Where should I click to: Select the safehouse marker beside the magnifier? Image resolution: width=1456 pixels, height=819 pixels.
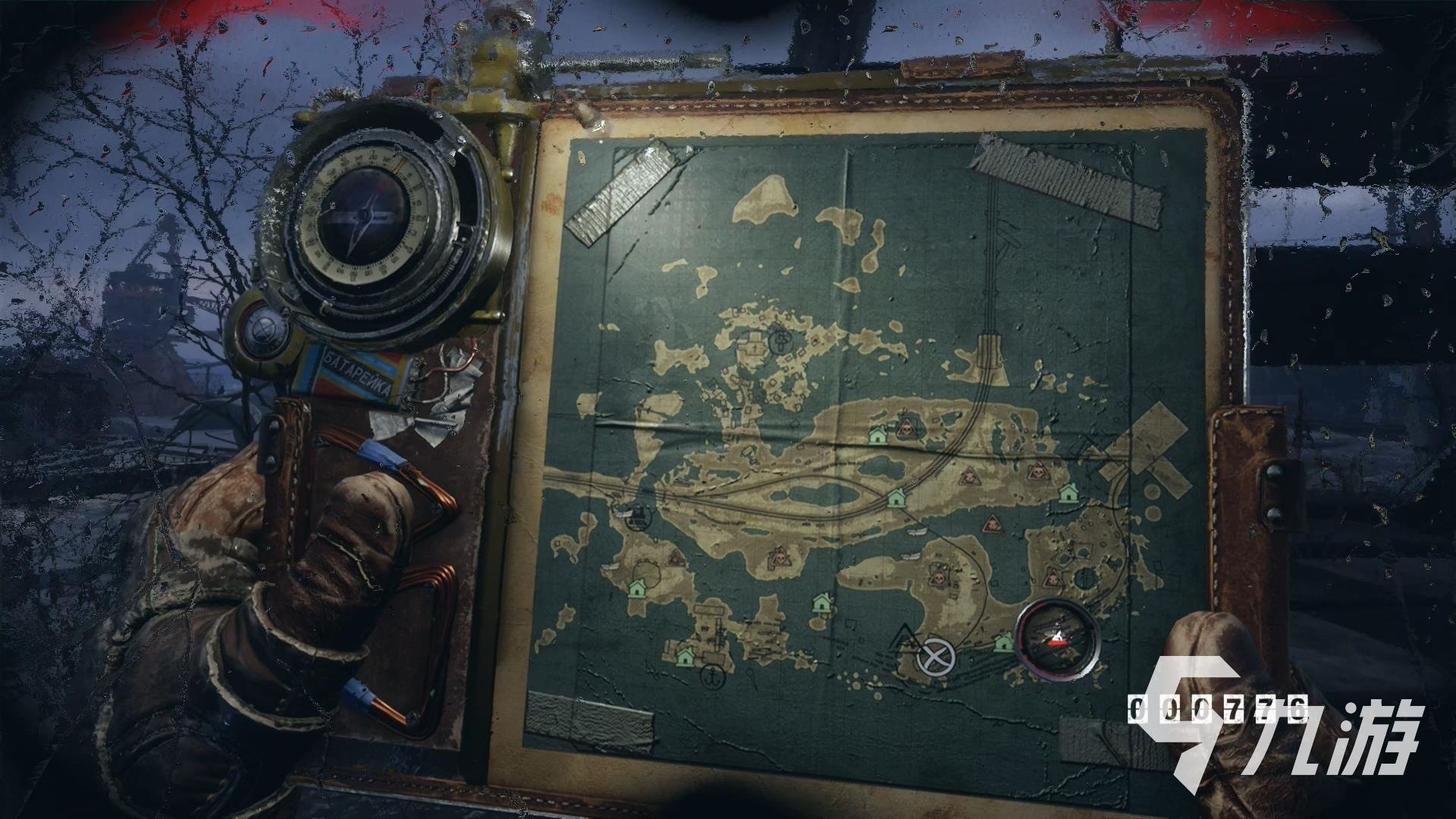point(1003,643)
